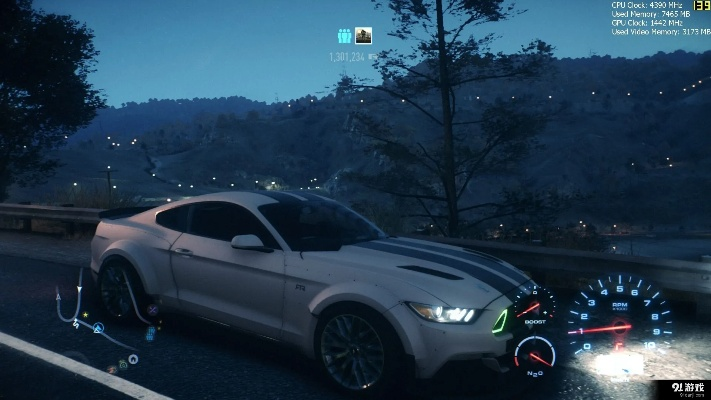
Task: Click the wrench garage marker on minimap
Action: point(152,310)
